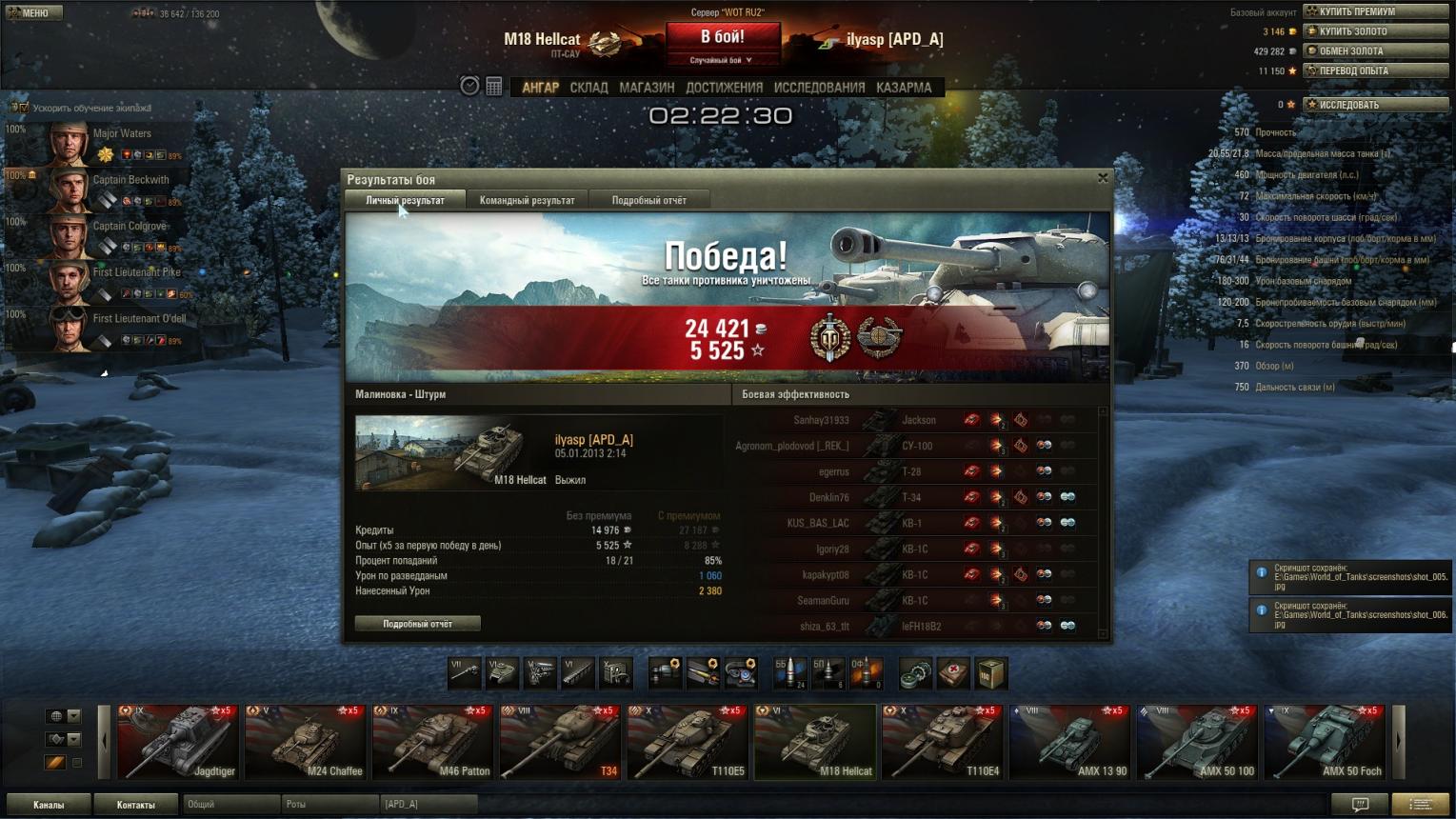Show the ДОСТИЖЕНИЯ page
The image size is (1456, 819).
point(724,88)
